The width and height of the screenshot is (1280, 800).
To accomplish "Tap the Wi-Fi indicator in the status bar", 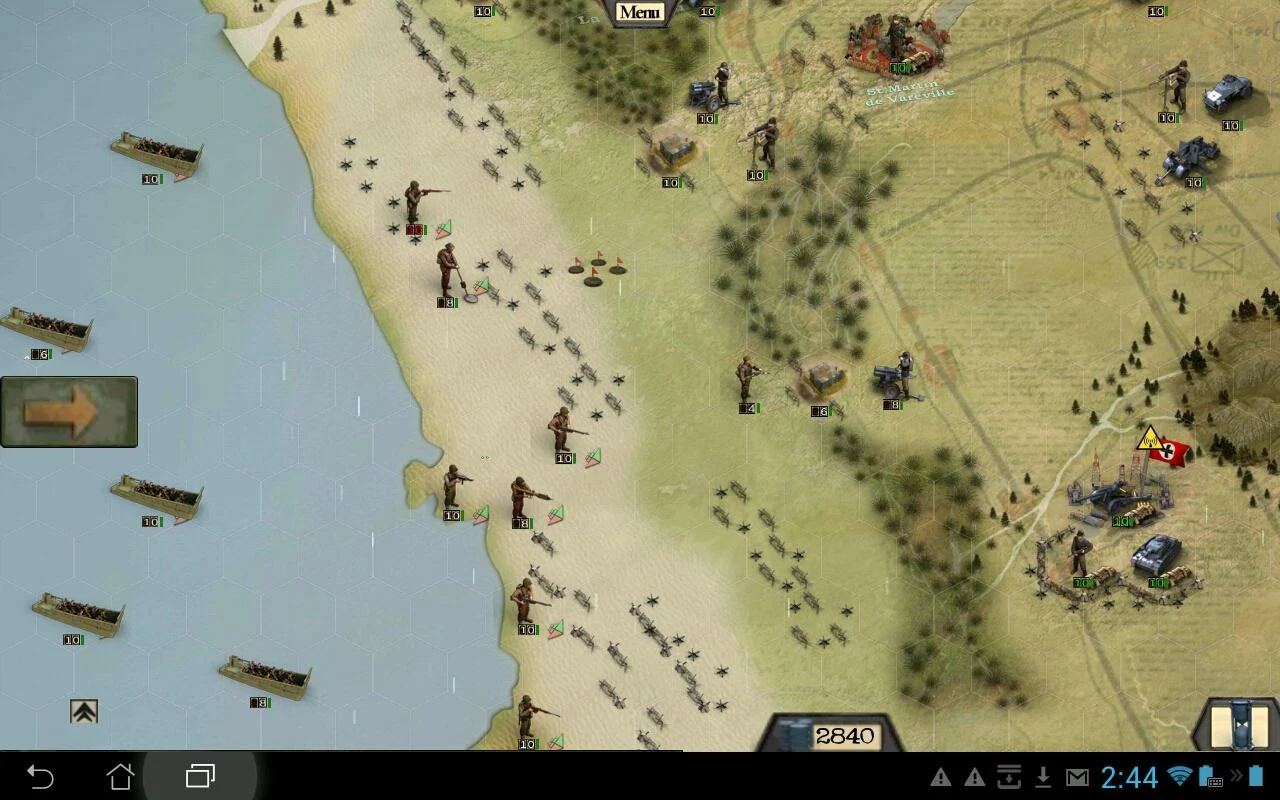I will [1182, 777].
